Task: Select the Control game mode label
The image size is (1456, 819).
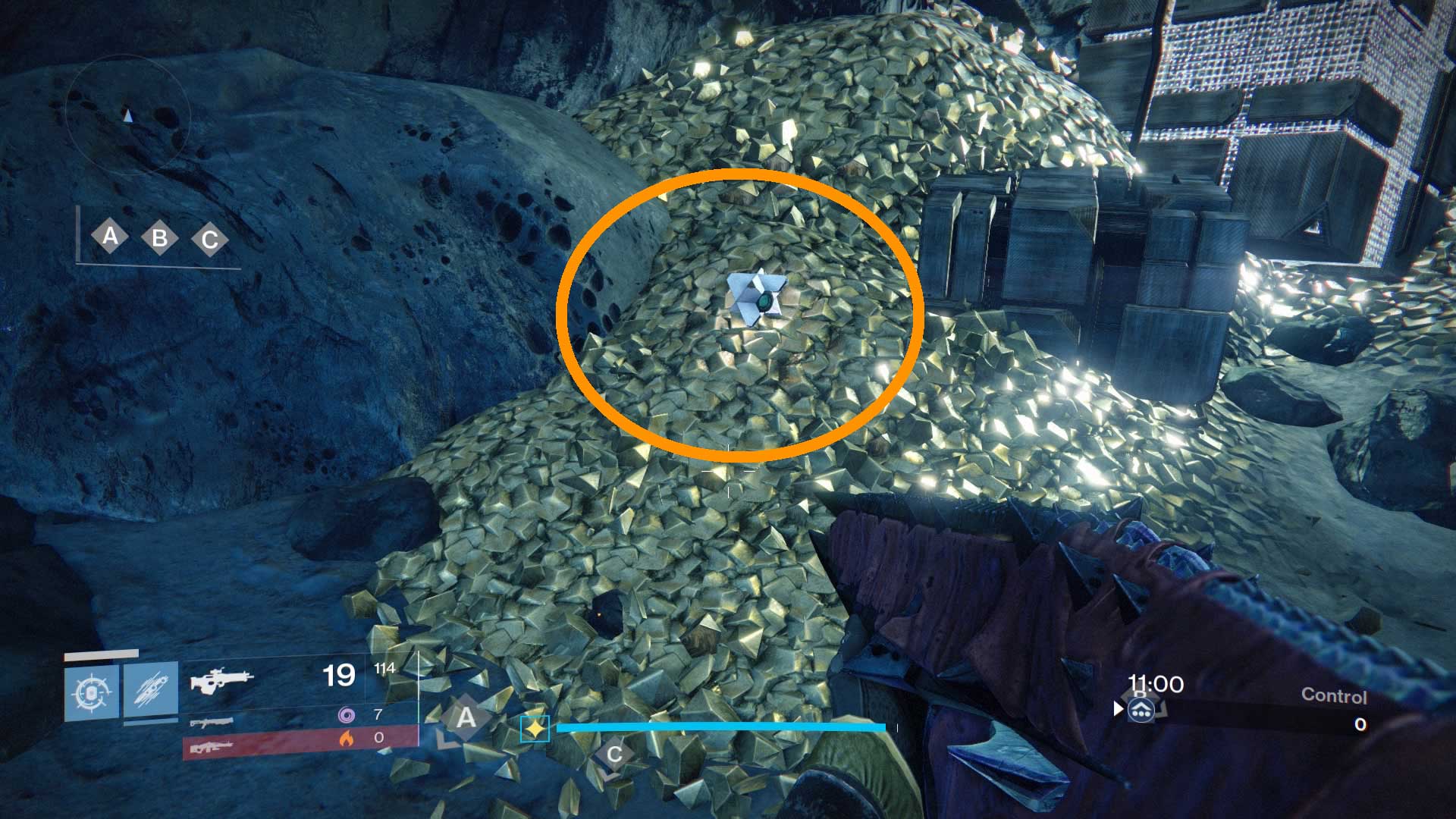Action: pyautogui.click(x=1335, y=695)
